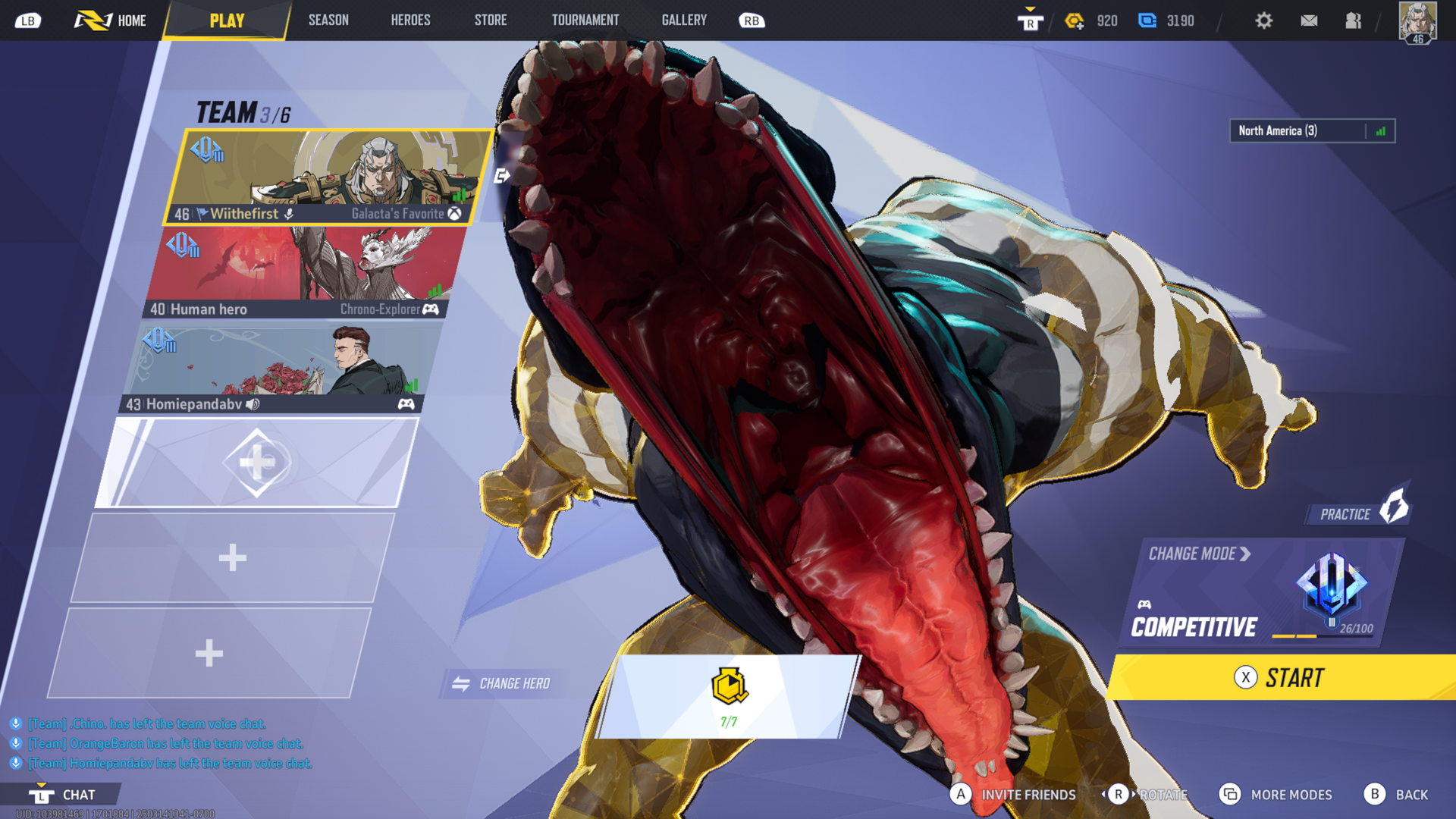This screenshot has width=1456, height=819.
Task: Open the Gallery tab
Action: tap(684, 20)
